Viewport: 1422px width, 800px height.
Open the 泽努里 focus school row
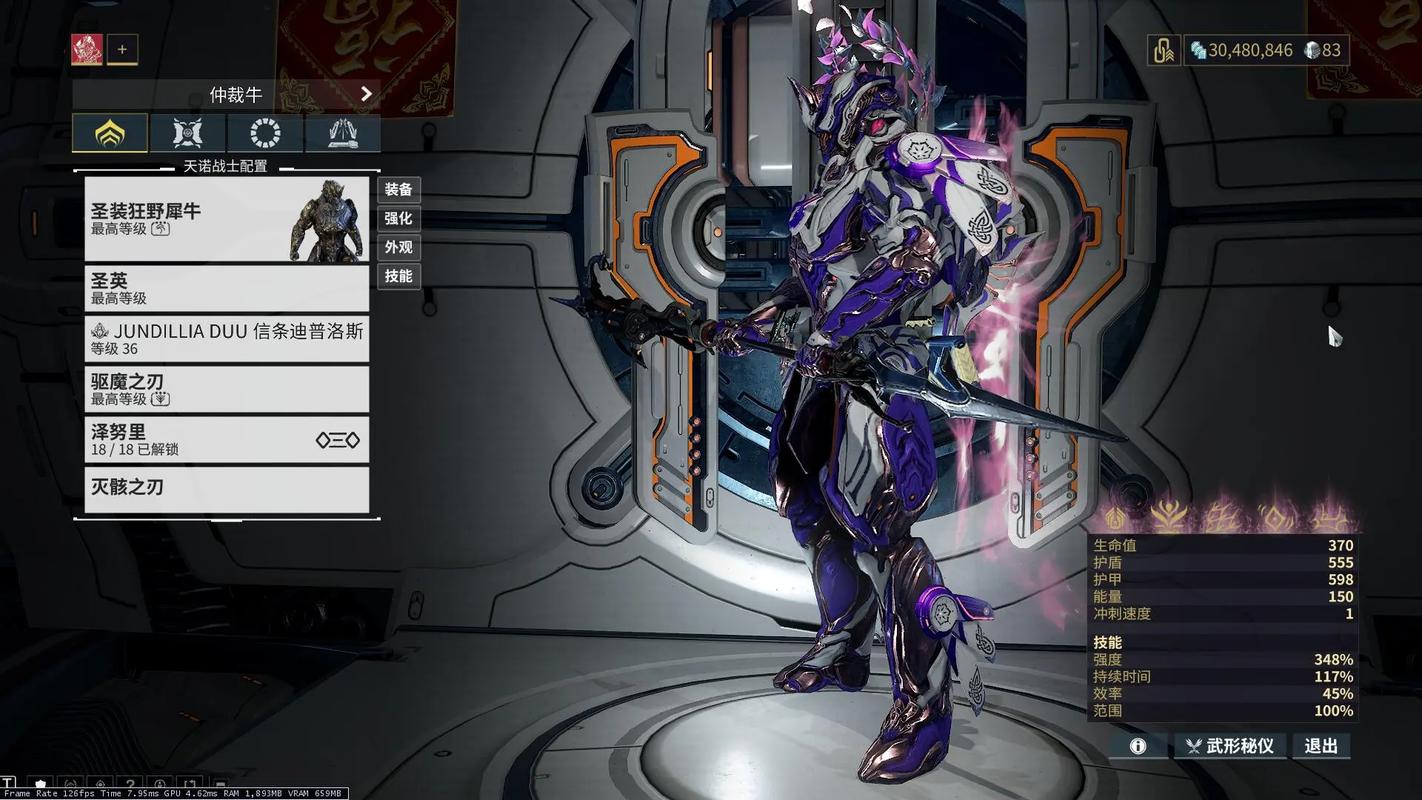[x=226, y=439]
